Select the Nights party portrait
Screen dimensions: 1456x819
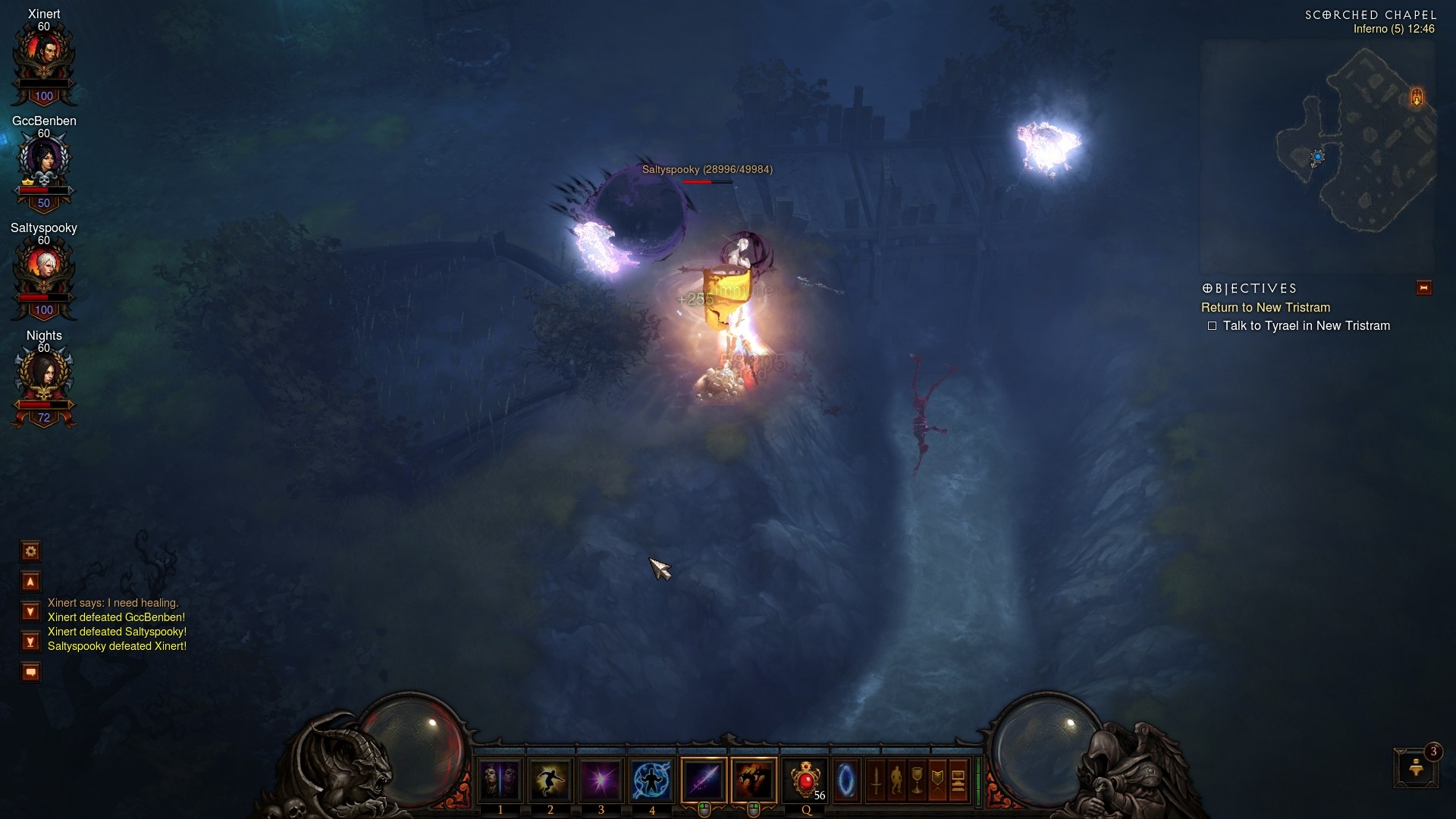[44, 375]
